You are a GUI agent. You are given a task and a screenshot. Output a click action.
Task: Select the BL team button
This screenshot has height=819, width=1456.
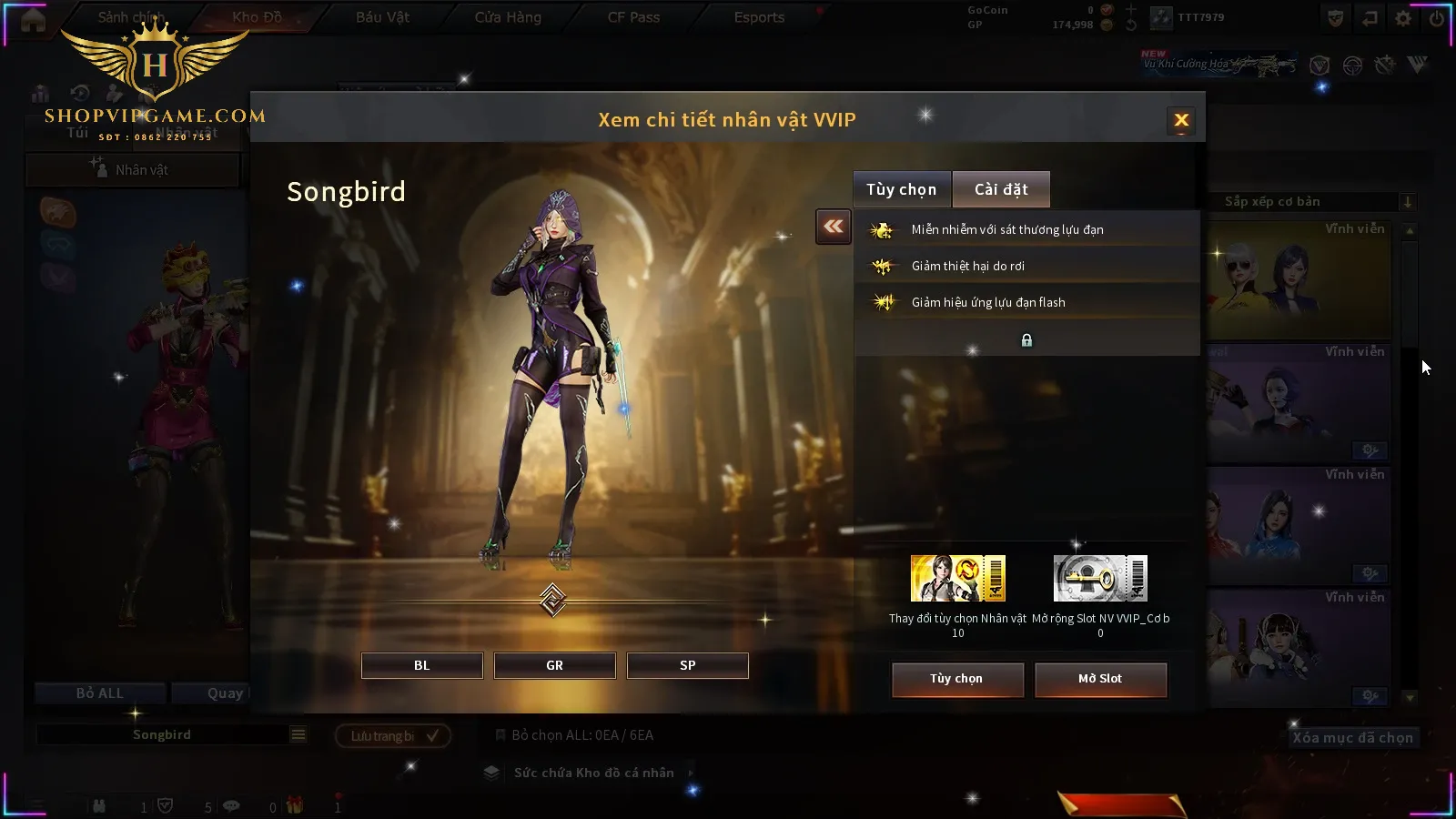(421, 665)
